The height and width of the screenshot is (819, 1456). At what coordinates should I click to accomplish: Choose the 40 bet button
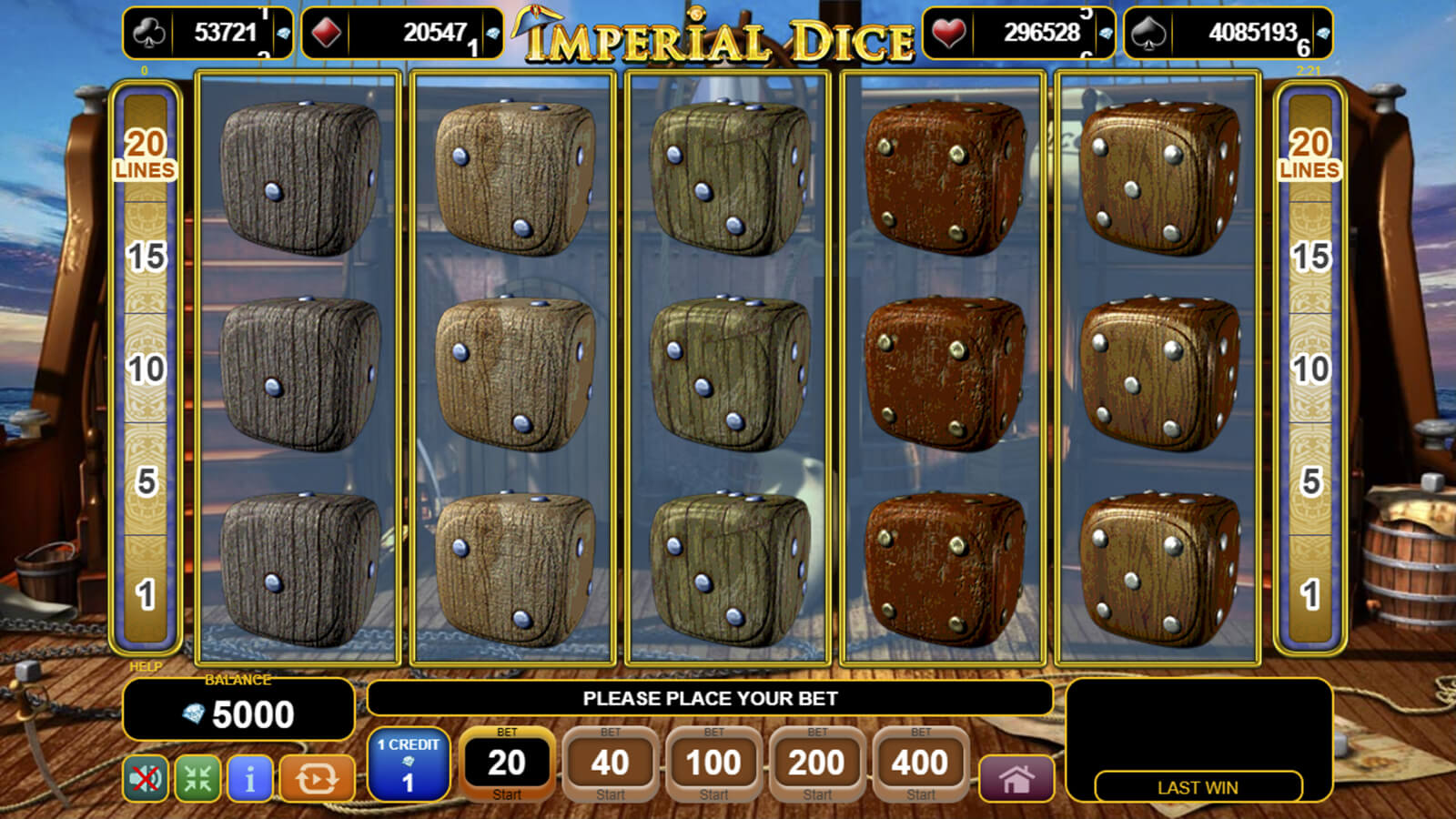point(610,764)
